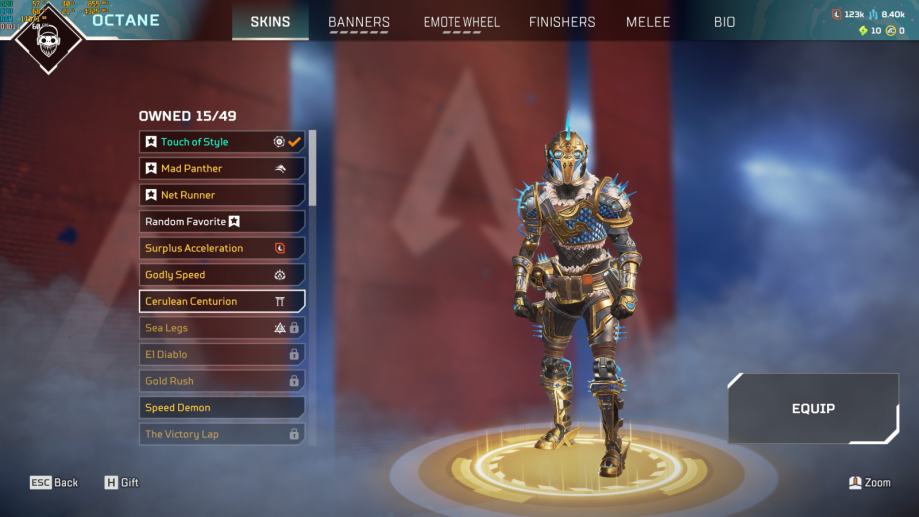The width and height of the screenshot is (919, 517).
Task: Choose the Surplus Acceleration skin
Action: [x=222, y=248]
